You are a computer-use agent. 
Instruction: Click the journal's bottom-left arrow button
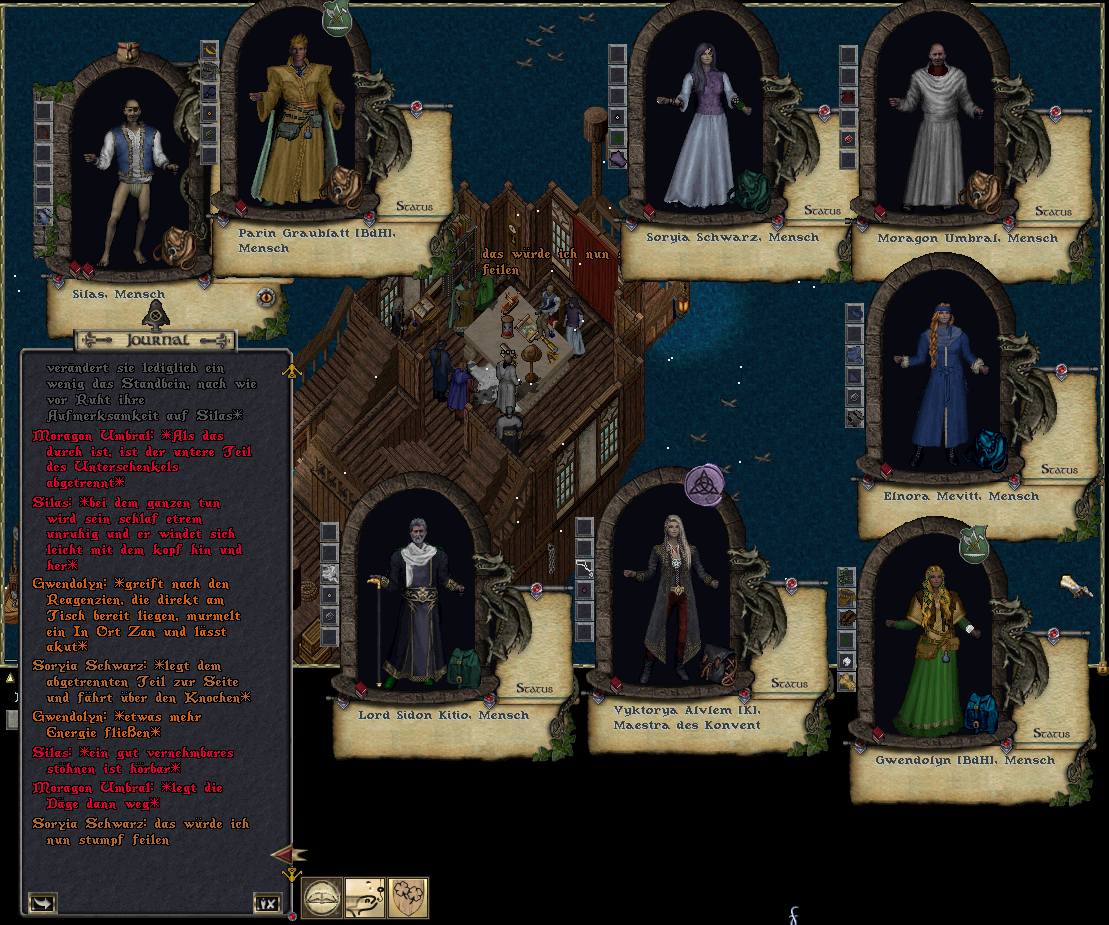42,903
